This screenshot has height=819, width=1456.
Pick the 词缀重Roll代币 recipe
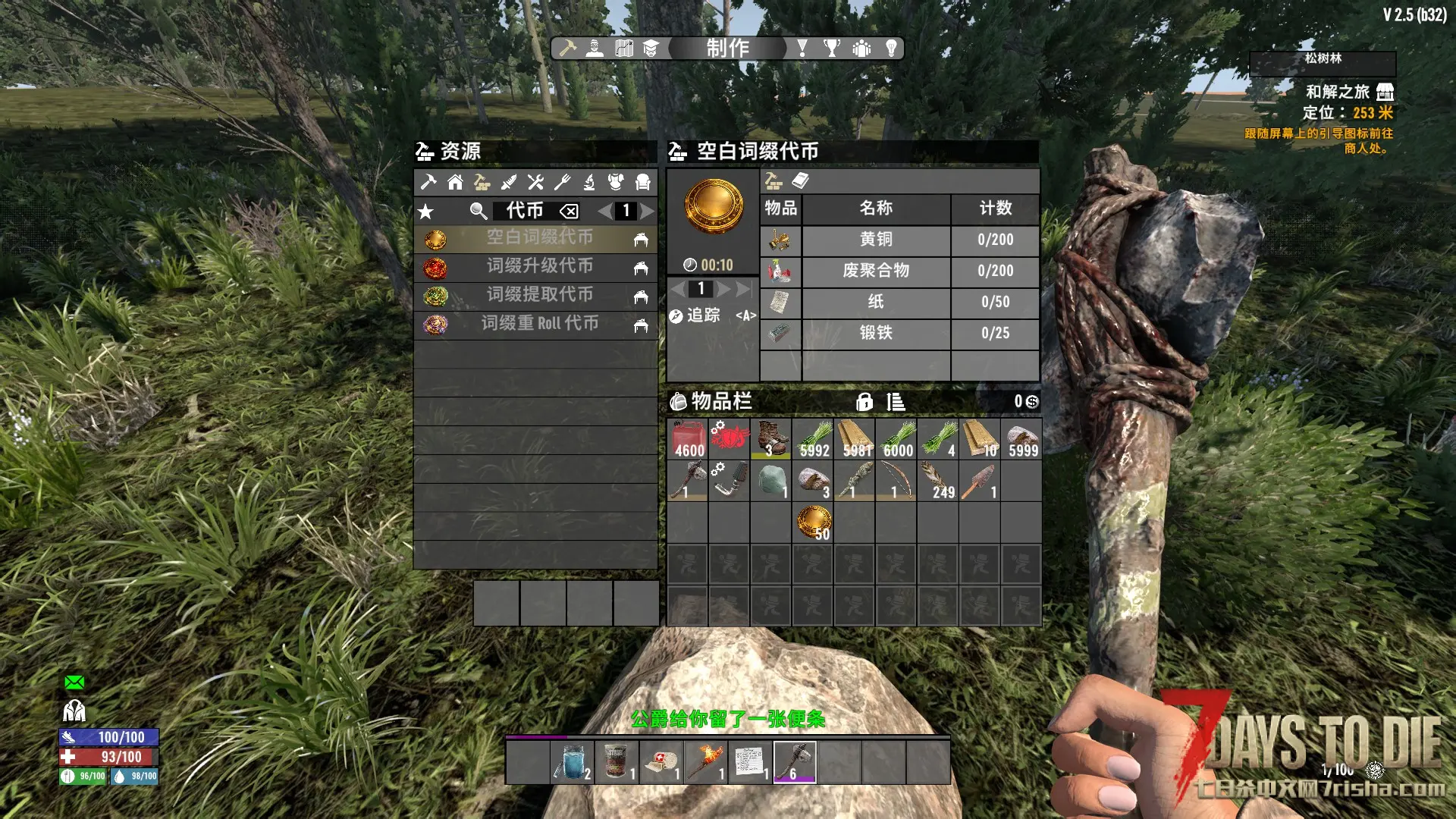click(538, 325)
